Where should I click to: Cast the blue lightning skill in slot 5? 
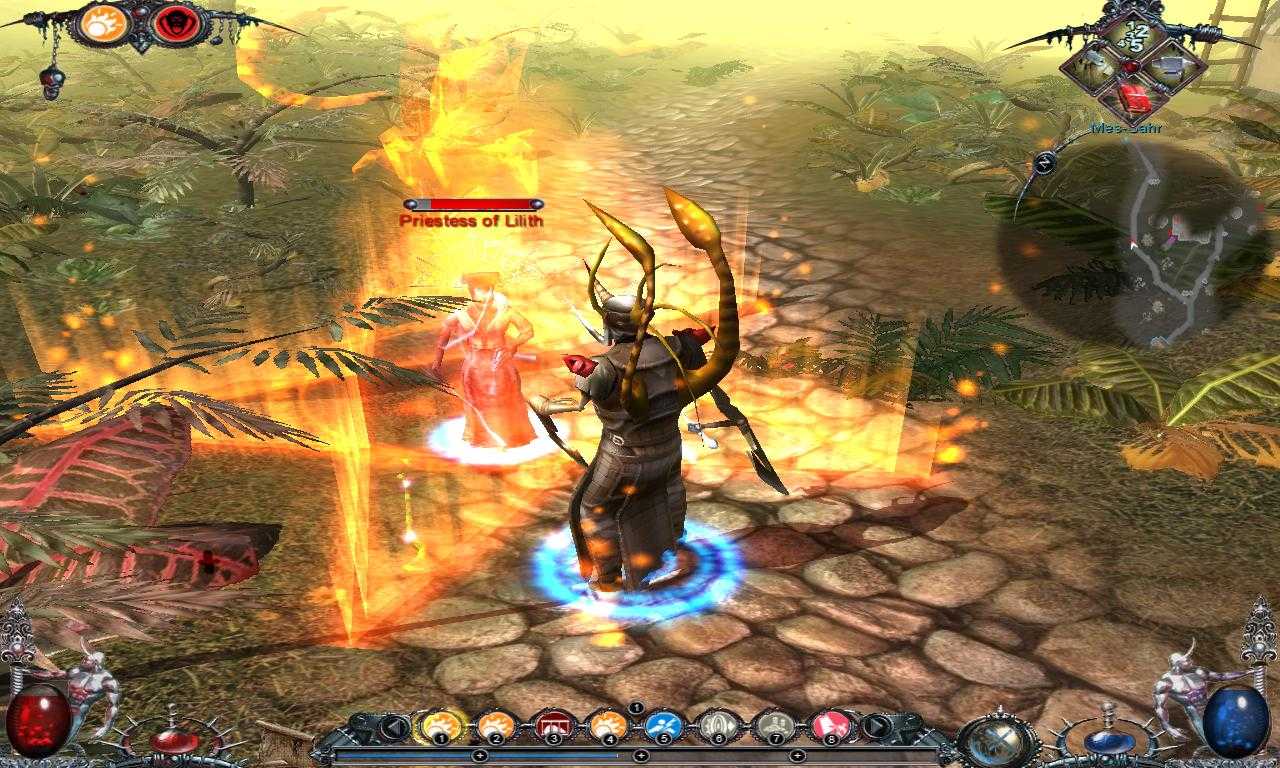(x=664, y=725)
